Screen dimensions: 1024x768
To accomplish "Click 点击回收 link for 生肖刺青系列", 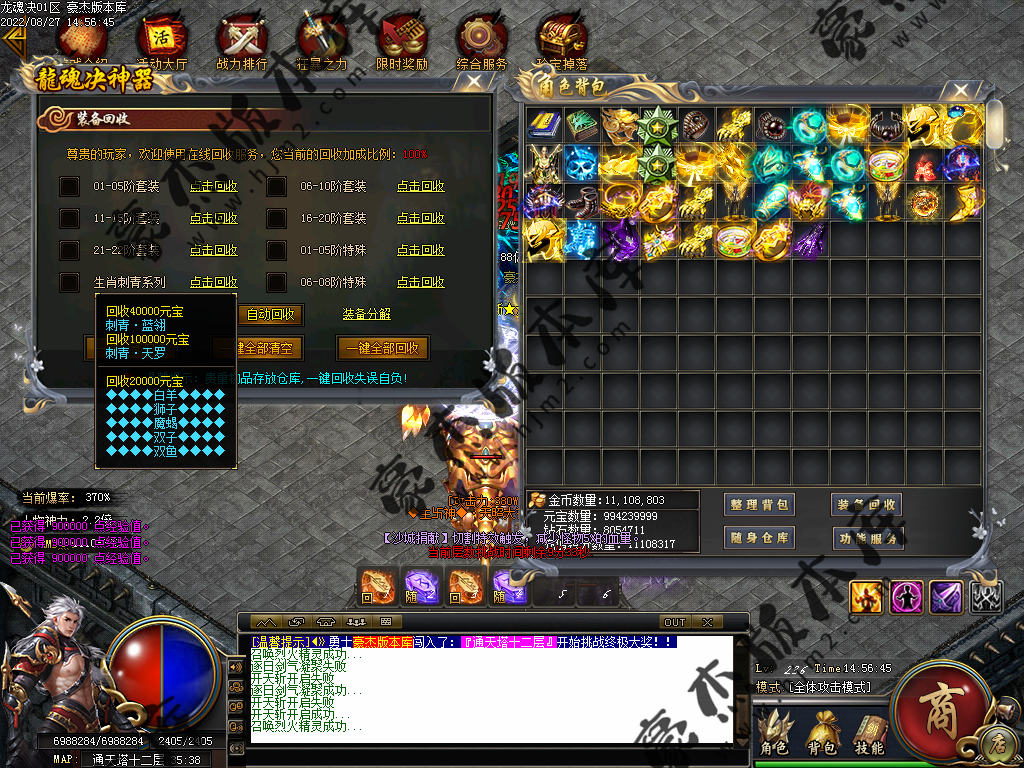I will 214,282.
